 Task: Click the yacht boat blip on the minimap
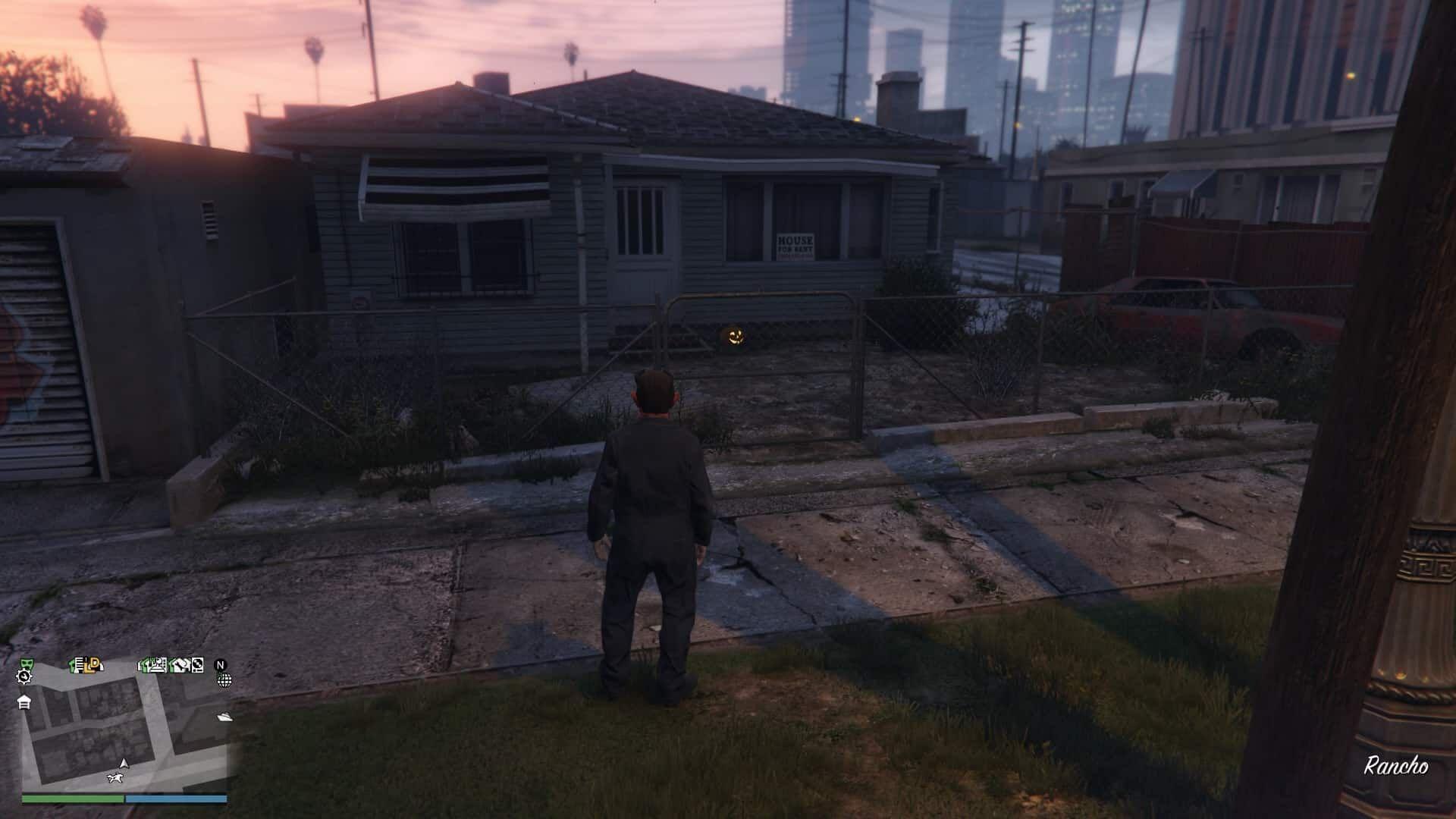pyautogui.click(x=224, y=716)
